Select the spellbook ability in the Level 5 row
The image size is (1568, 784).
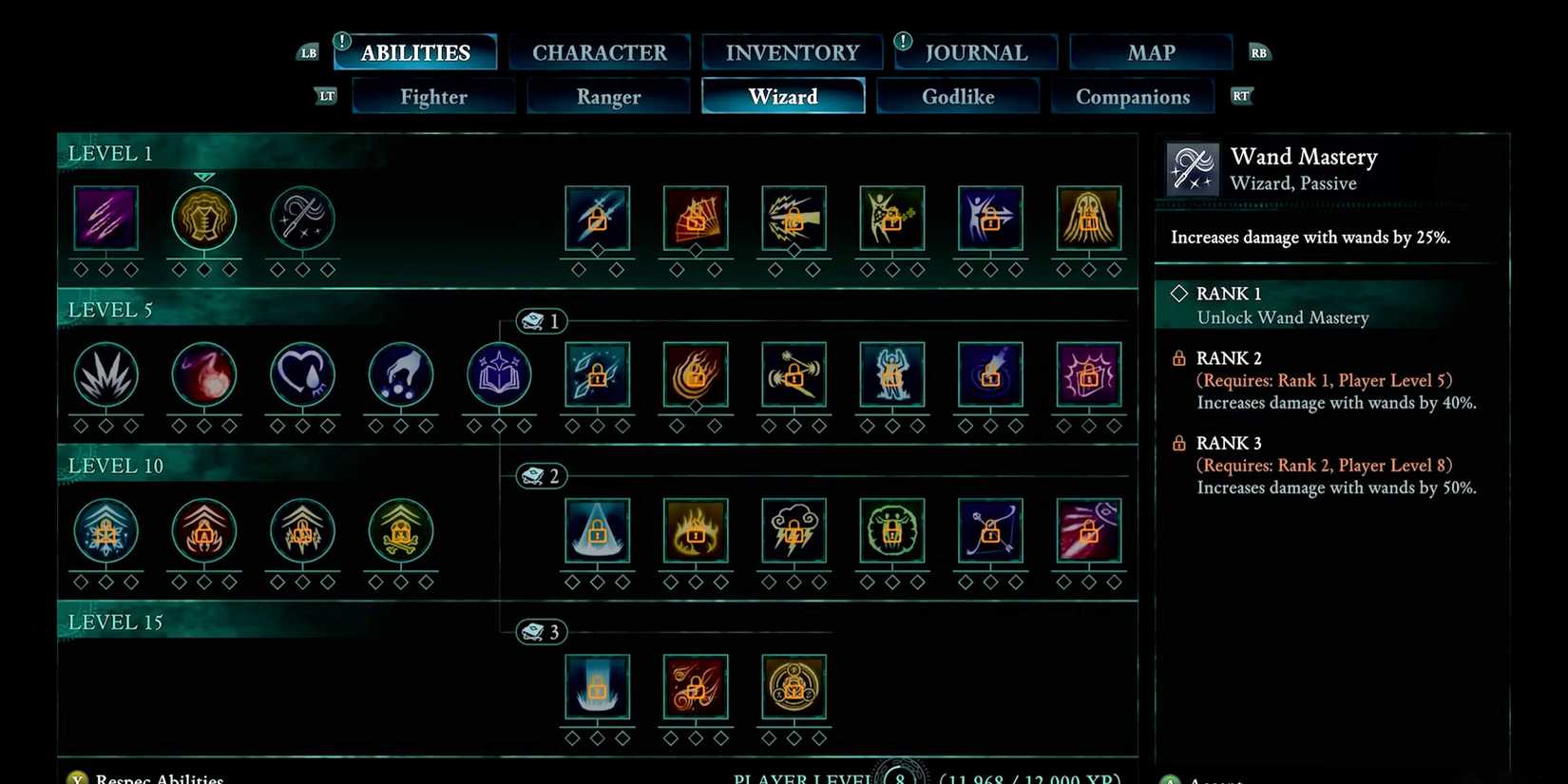pos(498,374)
